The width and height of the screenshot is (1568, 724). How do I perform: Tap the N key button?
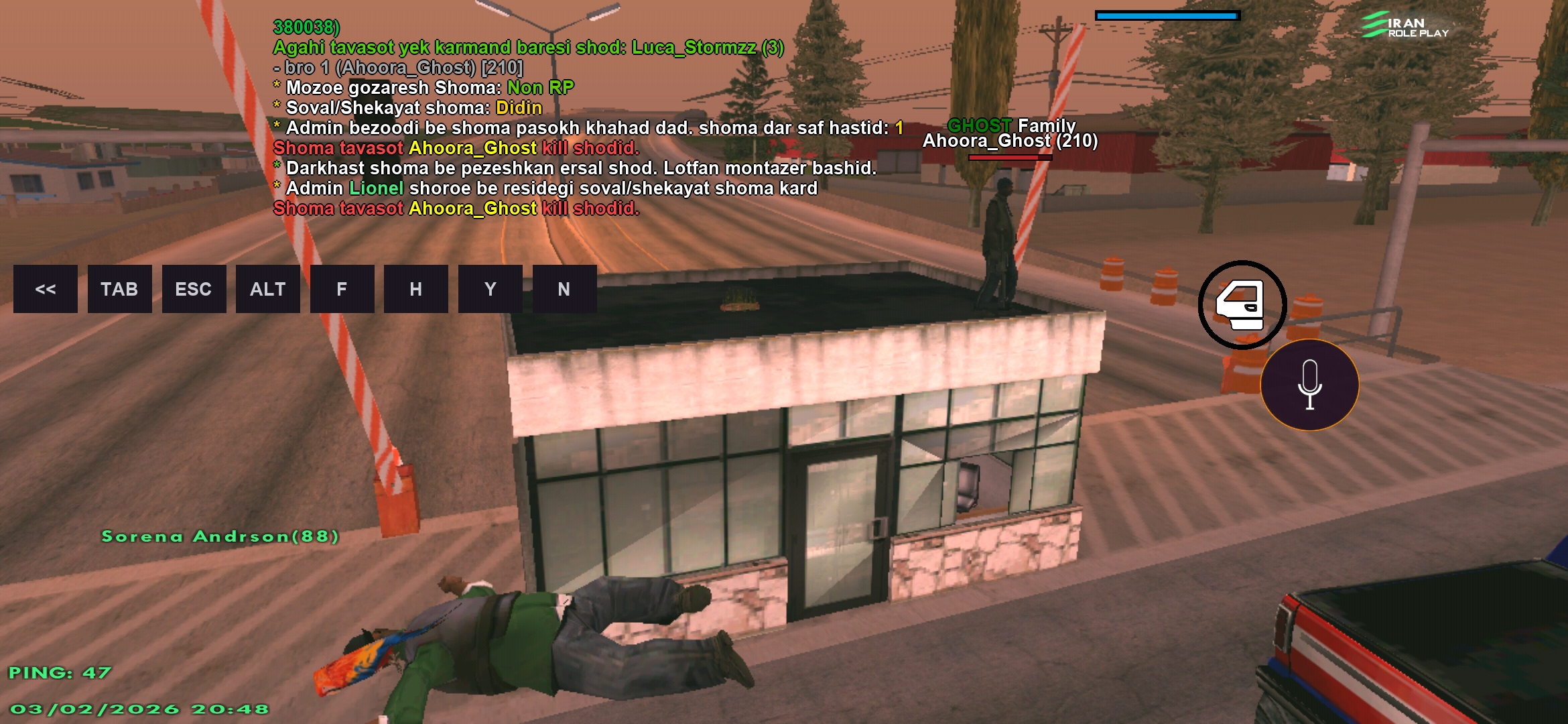pos(564,289)
